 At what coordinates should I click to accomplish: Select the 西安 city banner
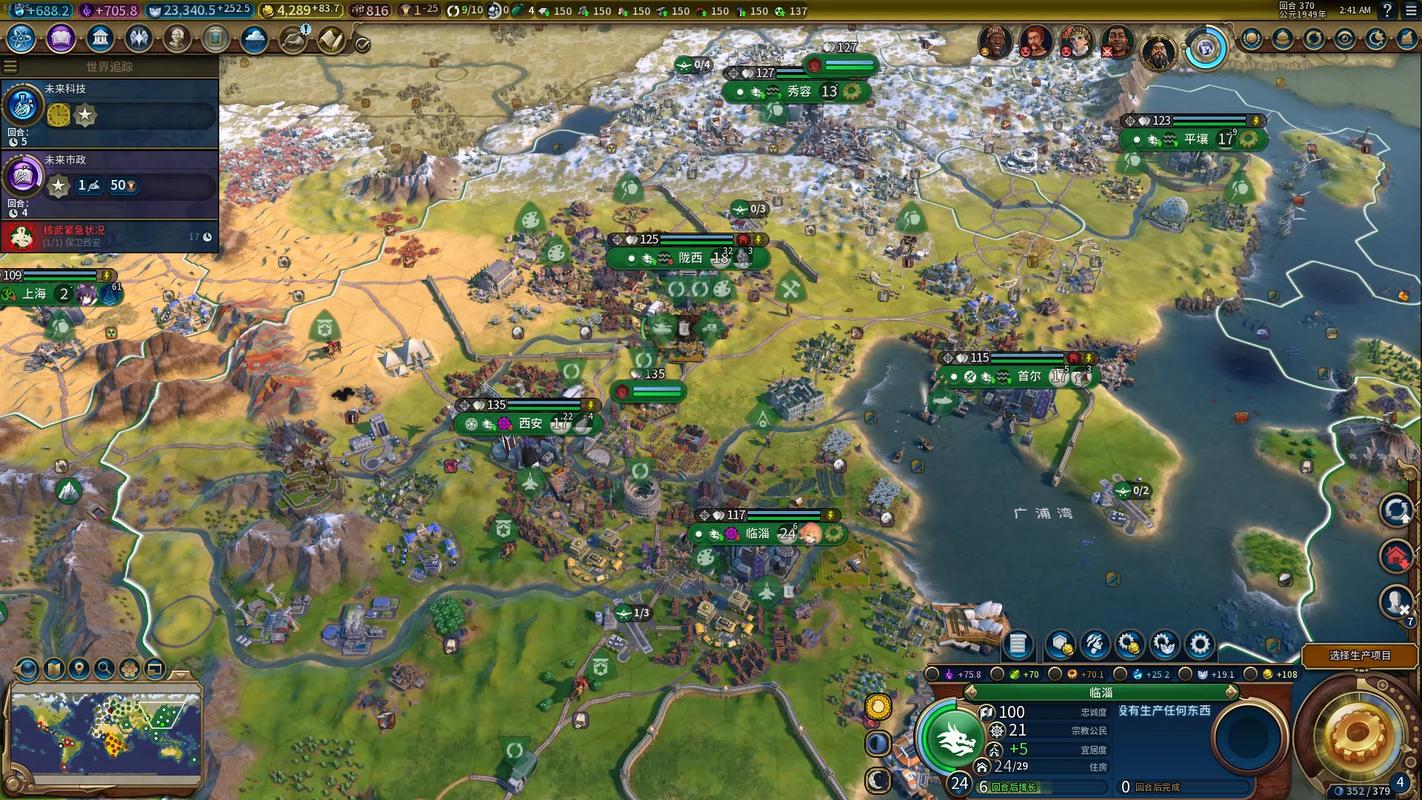click(530, 423)
